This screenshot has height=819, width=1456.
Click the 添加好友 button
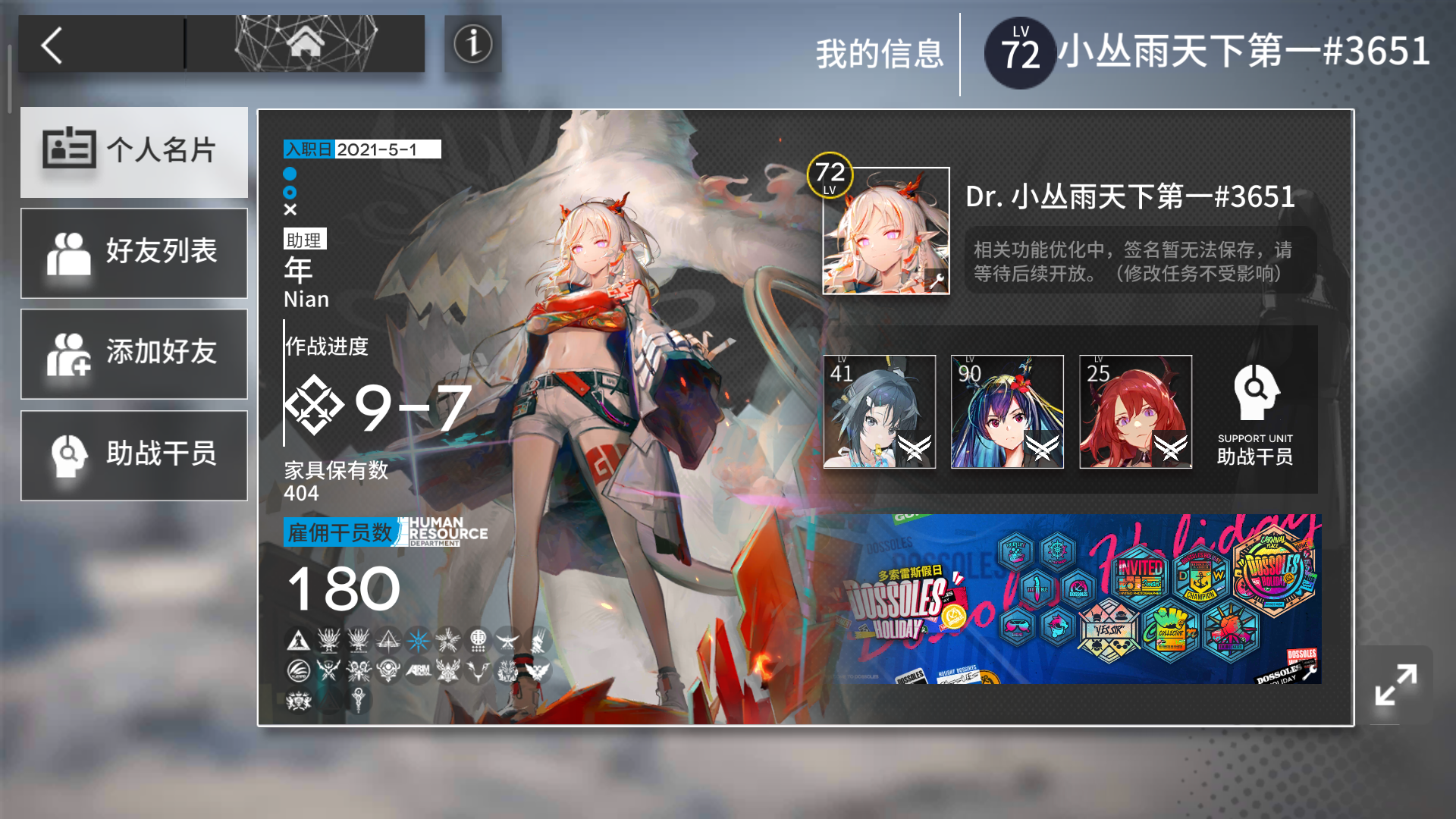(134, 353)
